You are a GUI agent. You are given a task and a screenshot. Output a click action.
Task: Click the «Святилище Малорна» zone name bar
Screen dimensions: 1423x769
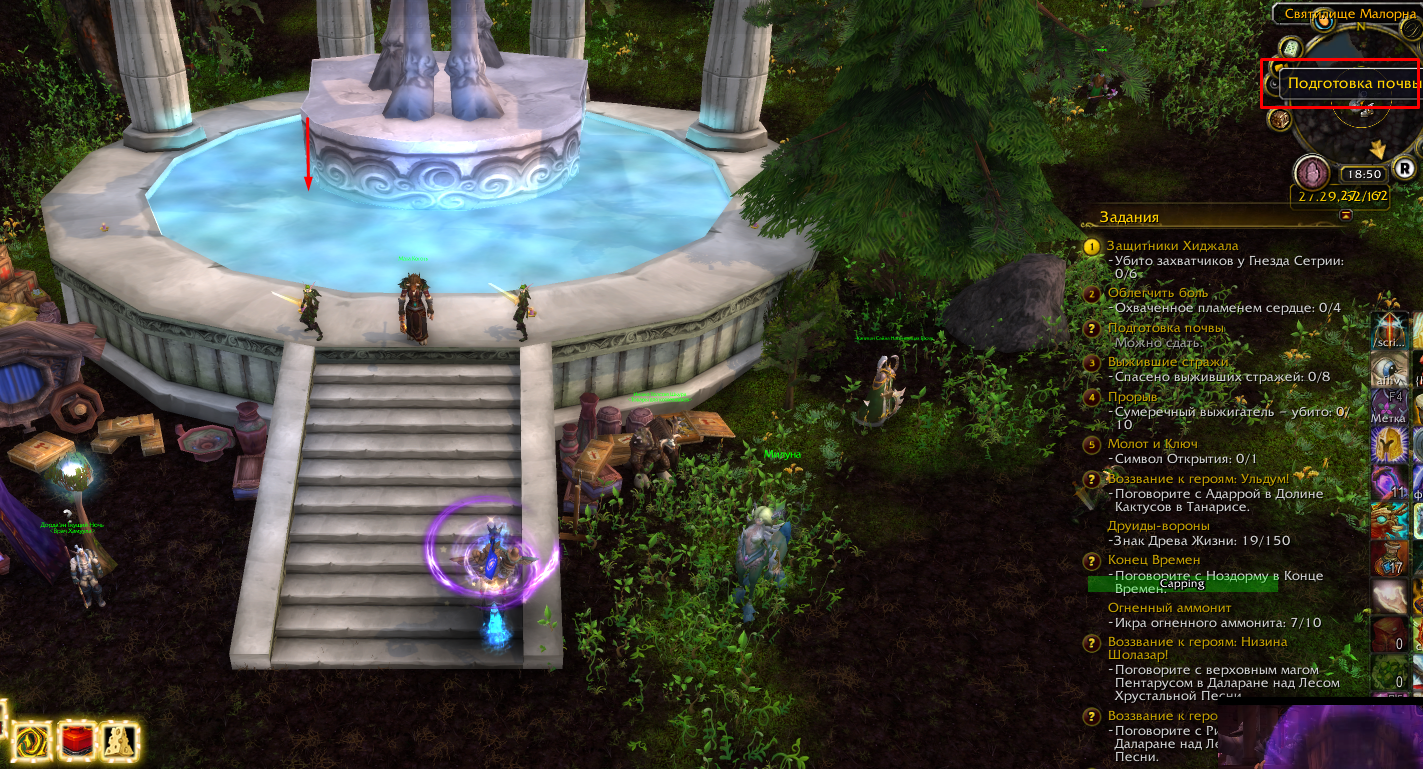click(x=1346, y=14)
